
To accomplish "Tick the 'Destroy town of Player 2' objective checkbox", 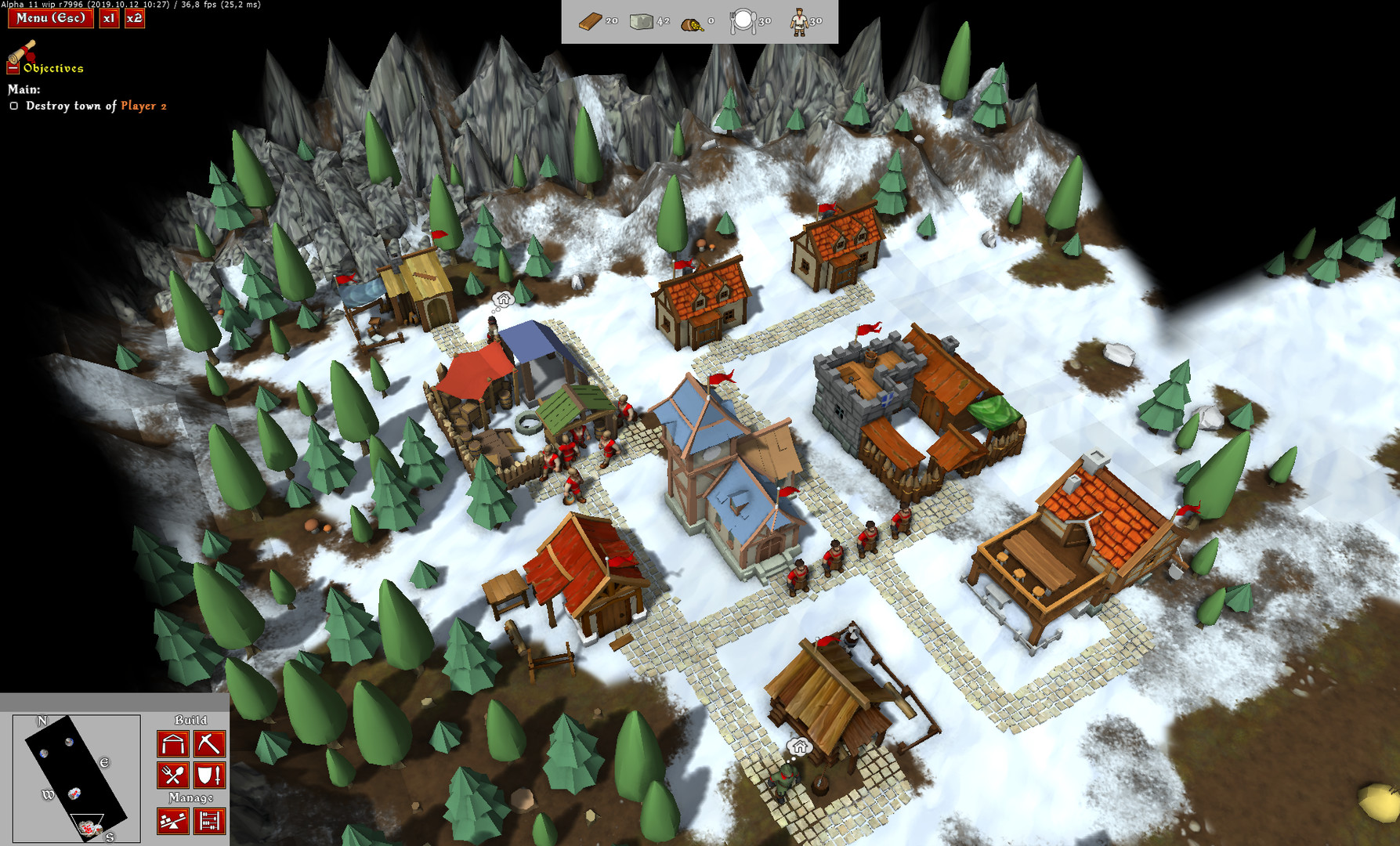I will (x=13, y=107).
